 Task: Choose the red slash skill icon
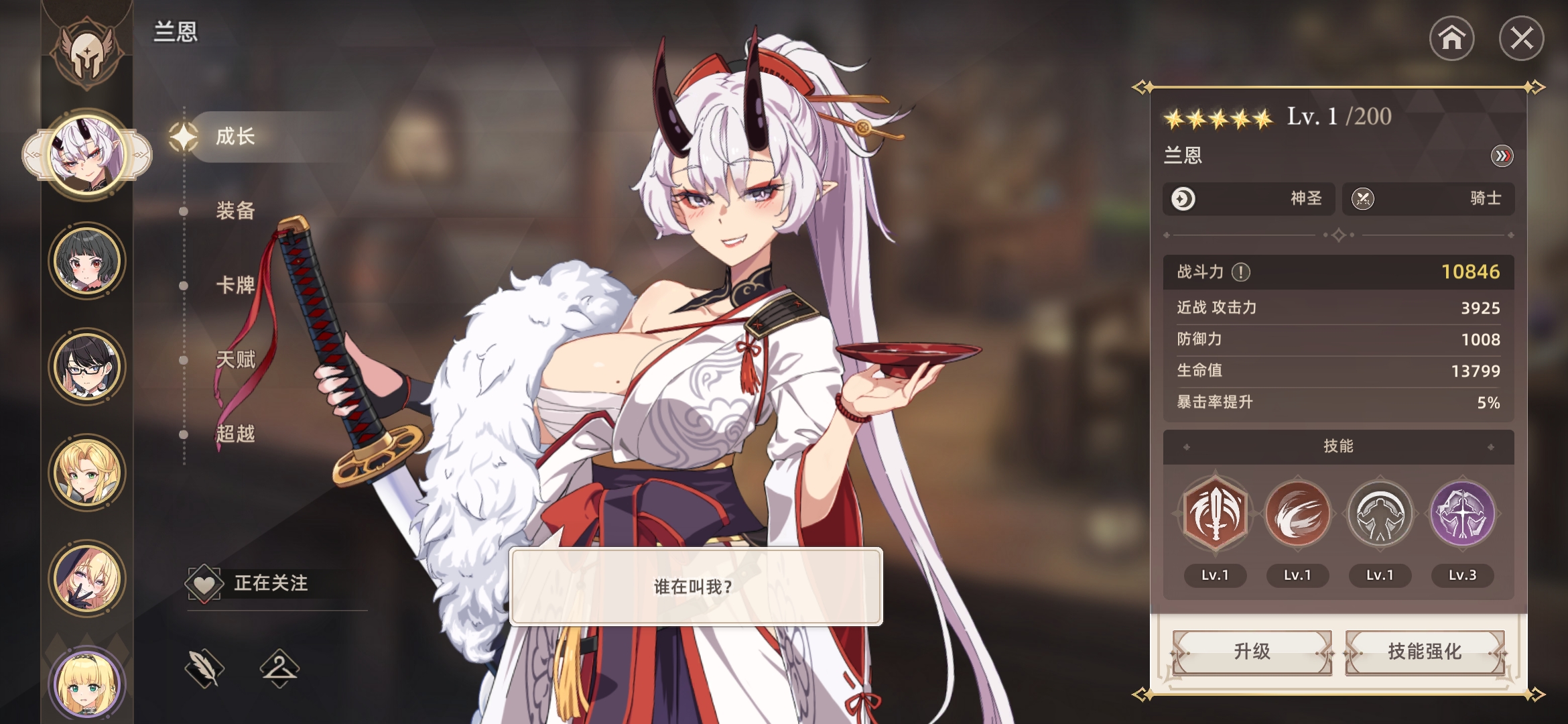[x=1297, y=515]
